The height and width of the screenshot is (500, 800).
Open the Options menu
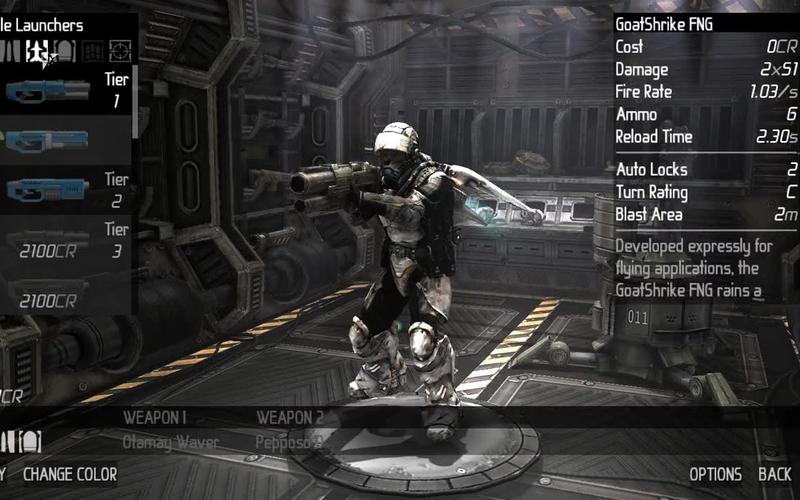[715, 474]
